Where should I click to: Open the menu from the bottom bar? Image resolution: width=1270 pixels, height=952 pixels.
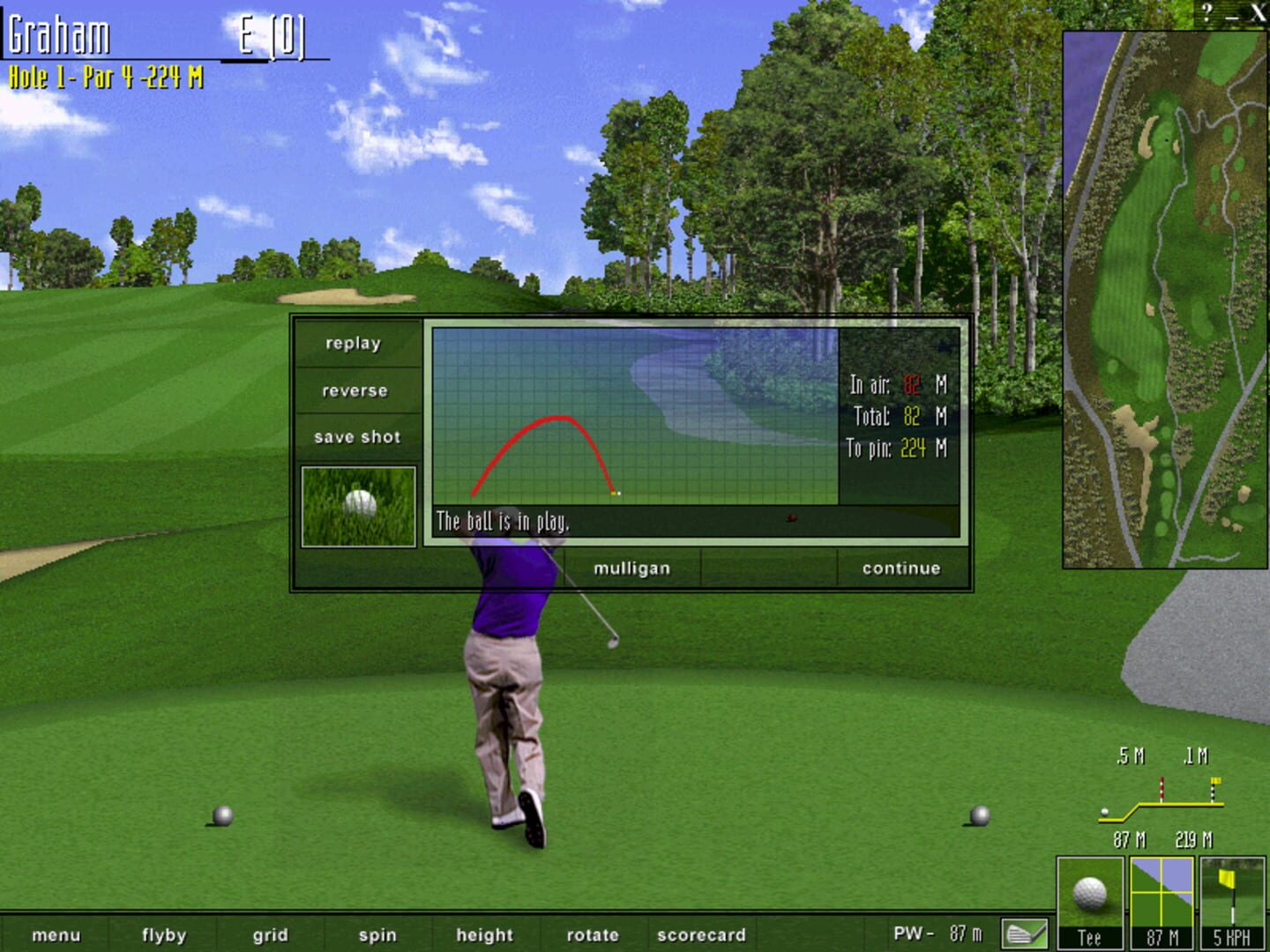click(56, 935)
